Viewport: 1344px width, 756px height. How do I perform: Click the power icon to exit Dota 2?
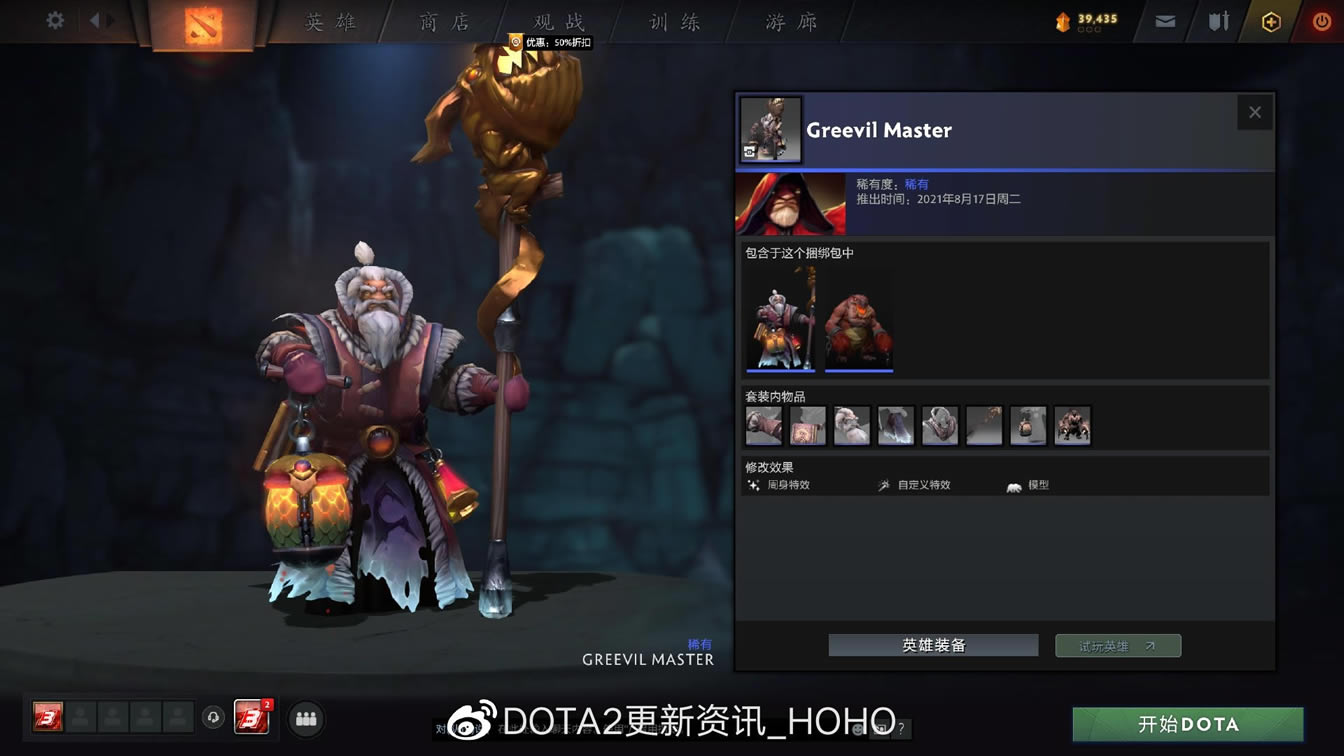click(x=1322, y=21)
